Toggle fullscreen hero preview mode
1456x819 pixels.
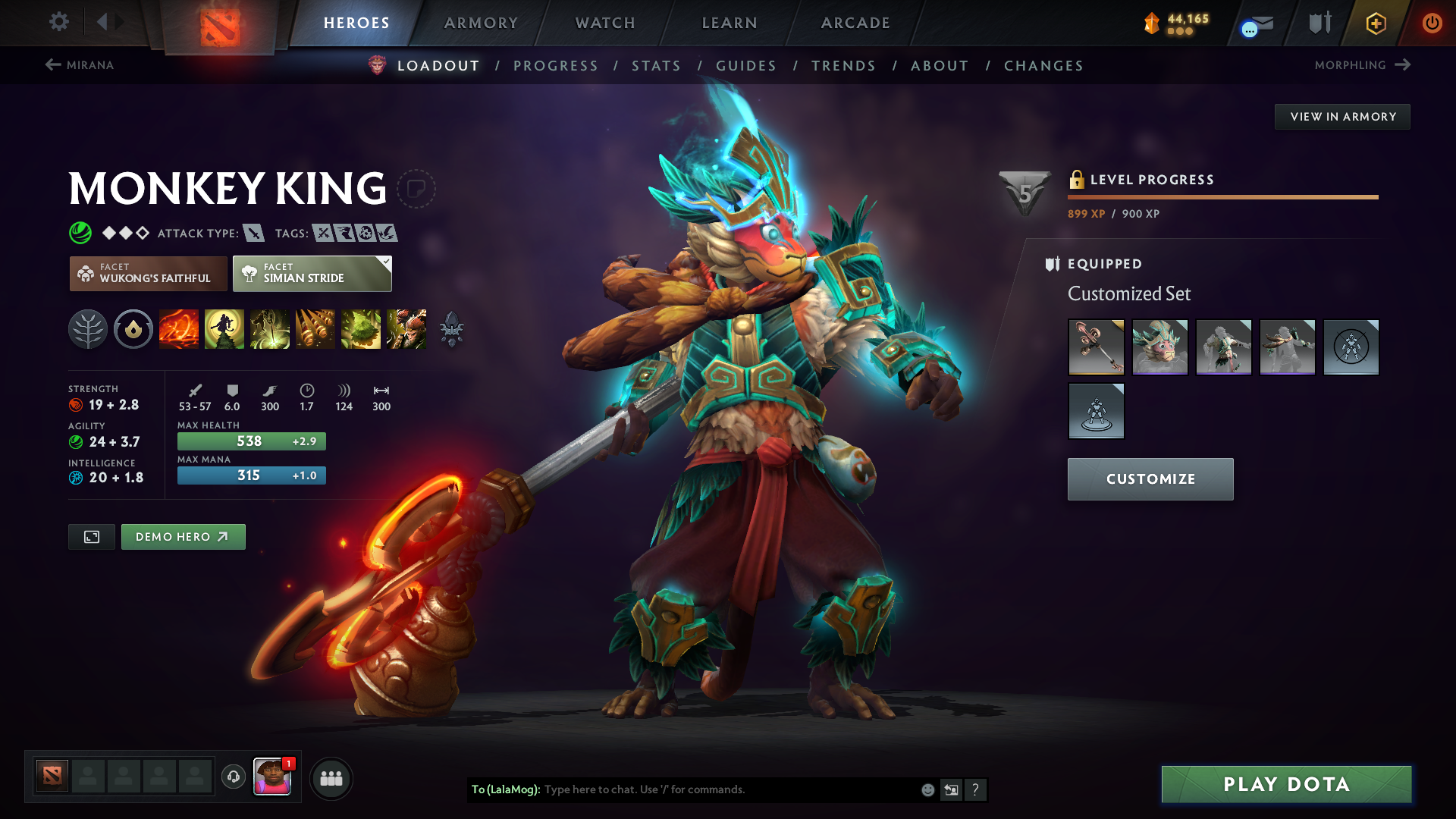tap(91, 536)
